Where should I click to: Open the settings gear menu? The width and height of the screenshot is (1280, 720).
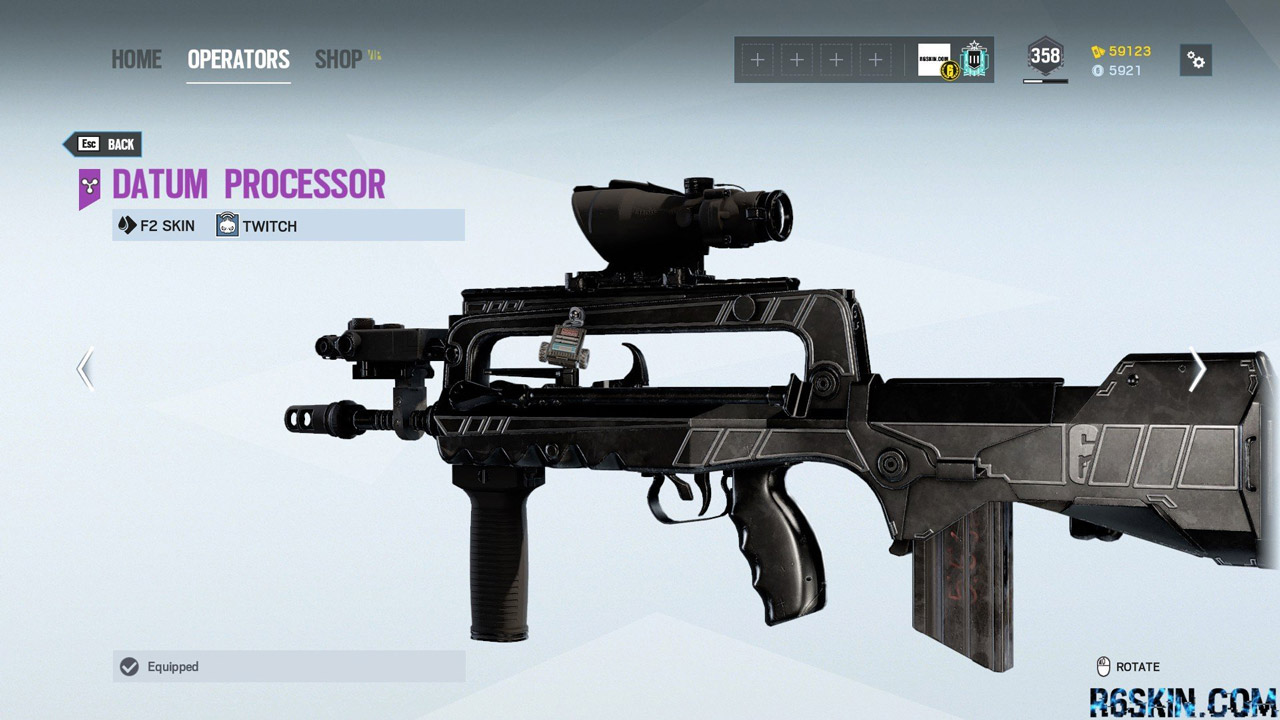click(x=1196, y=60)
